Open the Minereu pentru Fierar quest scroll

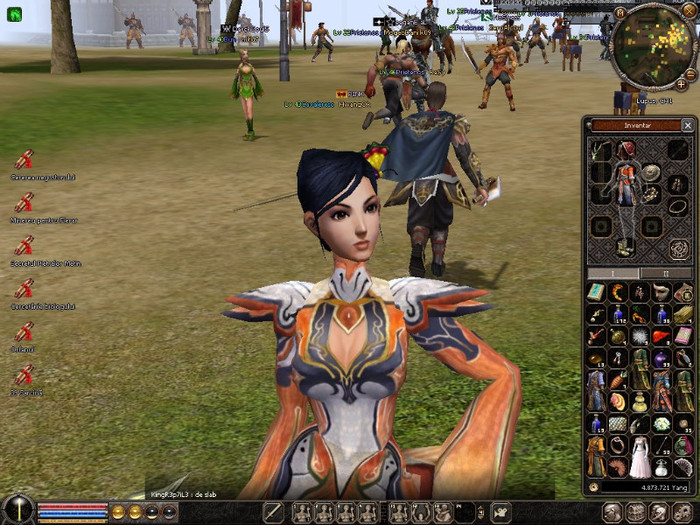[24, 202]
